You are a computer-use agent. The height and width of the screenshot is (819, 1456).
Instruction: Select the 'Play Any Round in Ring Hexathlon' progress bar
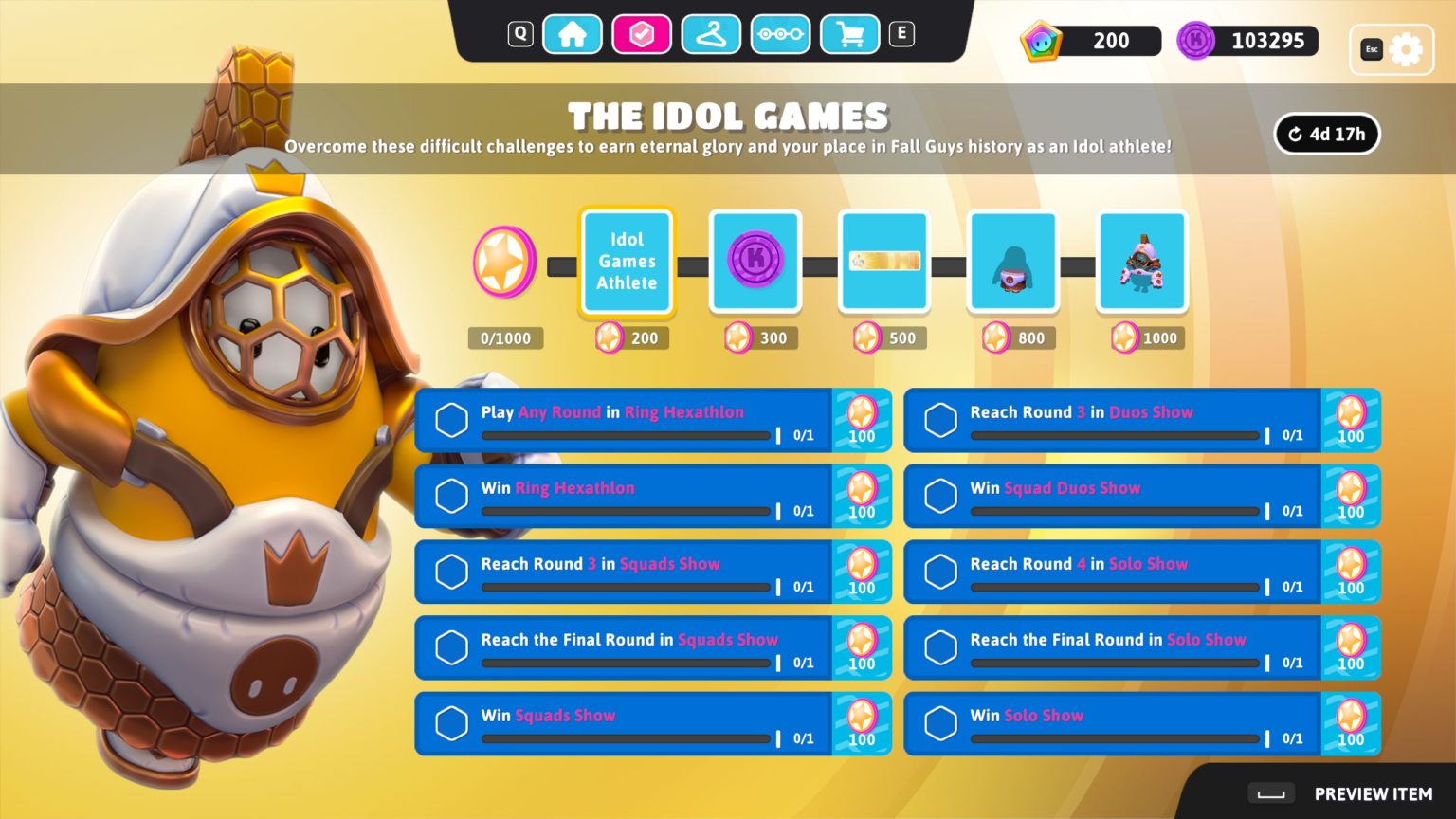point(626,436)
